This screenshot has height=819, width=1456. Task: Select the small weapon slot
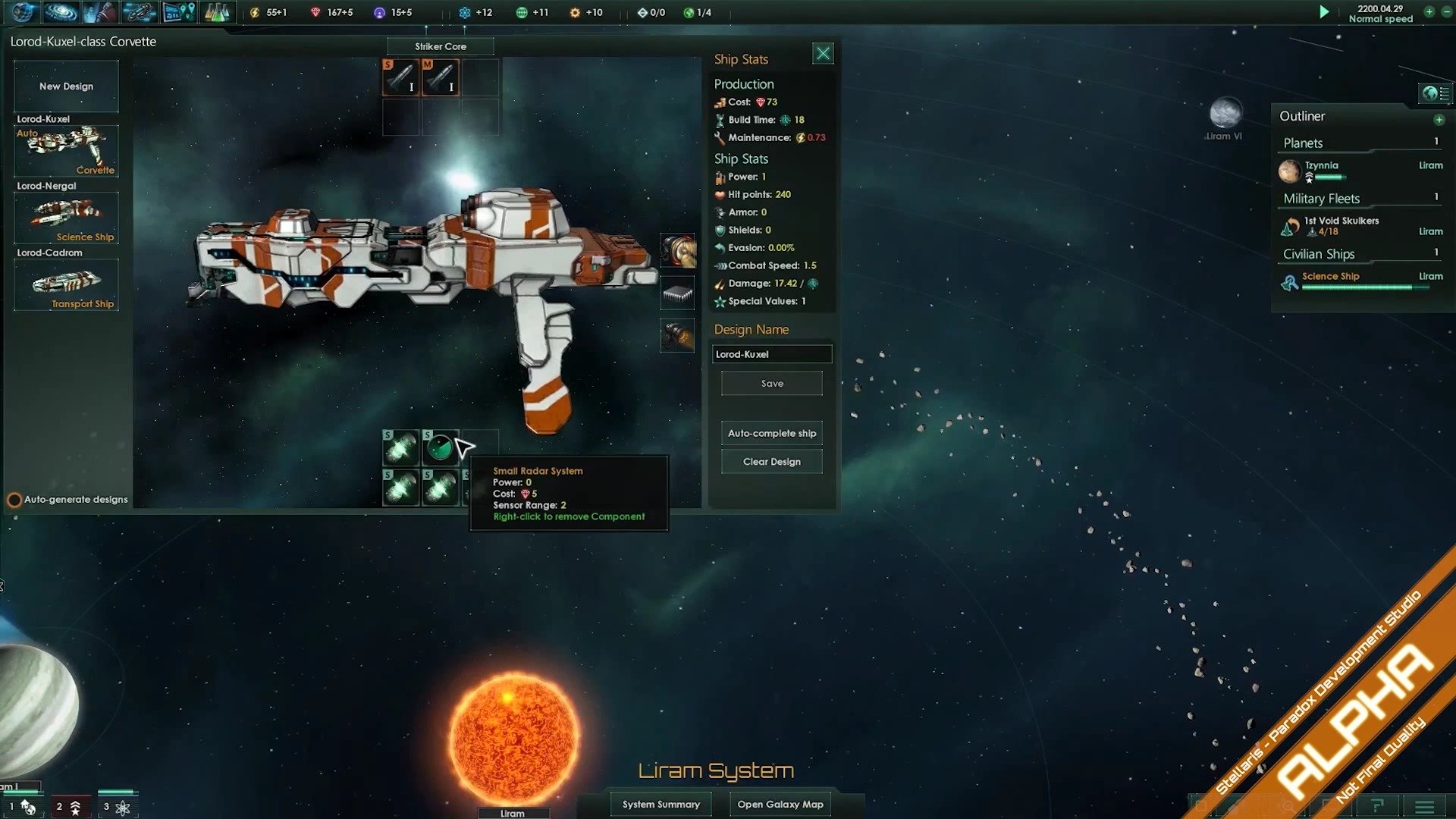[x=400, y=77]
